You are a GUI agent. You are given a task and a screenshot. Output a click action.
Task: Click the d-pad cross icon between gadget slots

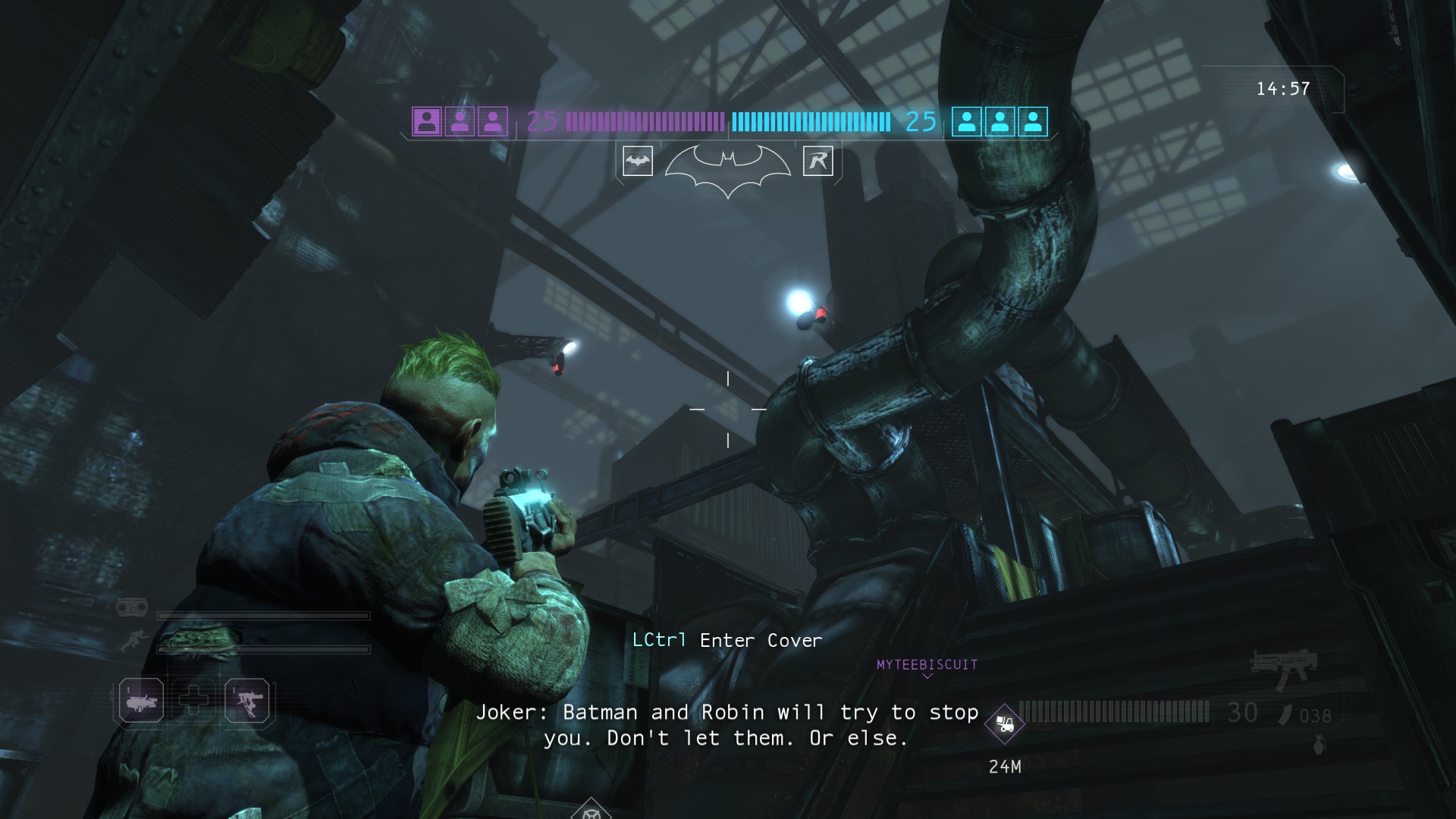click(x=193, y=700)
